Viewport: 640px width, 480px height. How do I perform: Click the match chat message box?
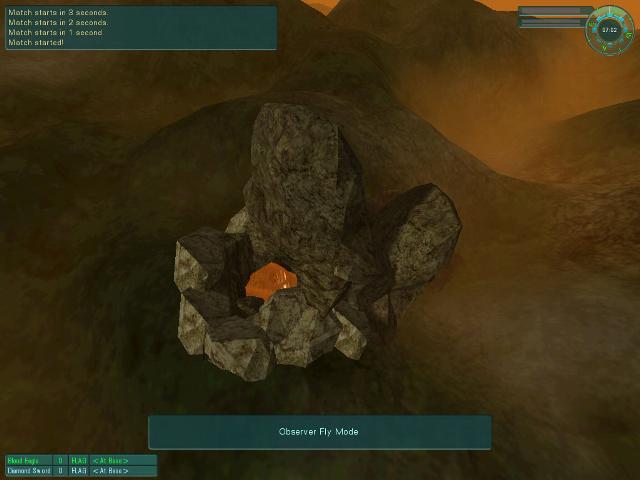(x=140, y=28)
